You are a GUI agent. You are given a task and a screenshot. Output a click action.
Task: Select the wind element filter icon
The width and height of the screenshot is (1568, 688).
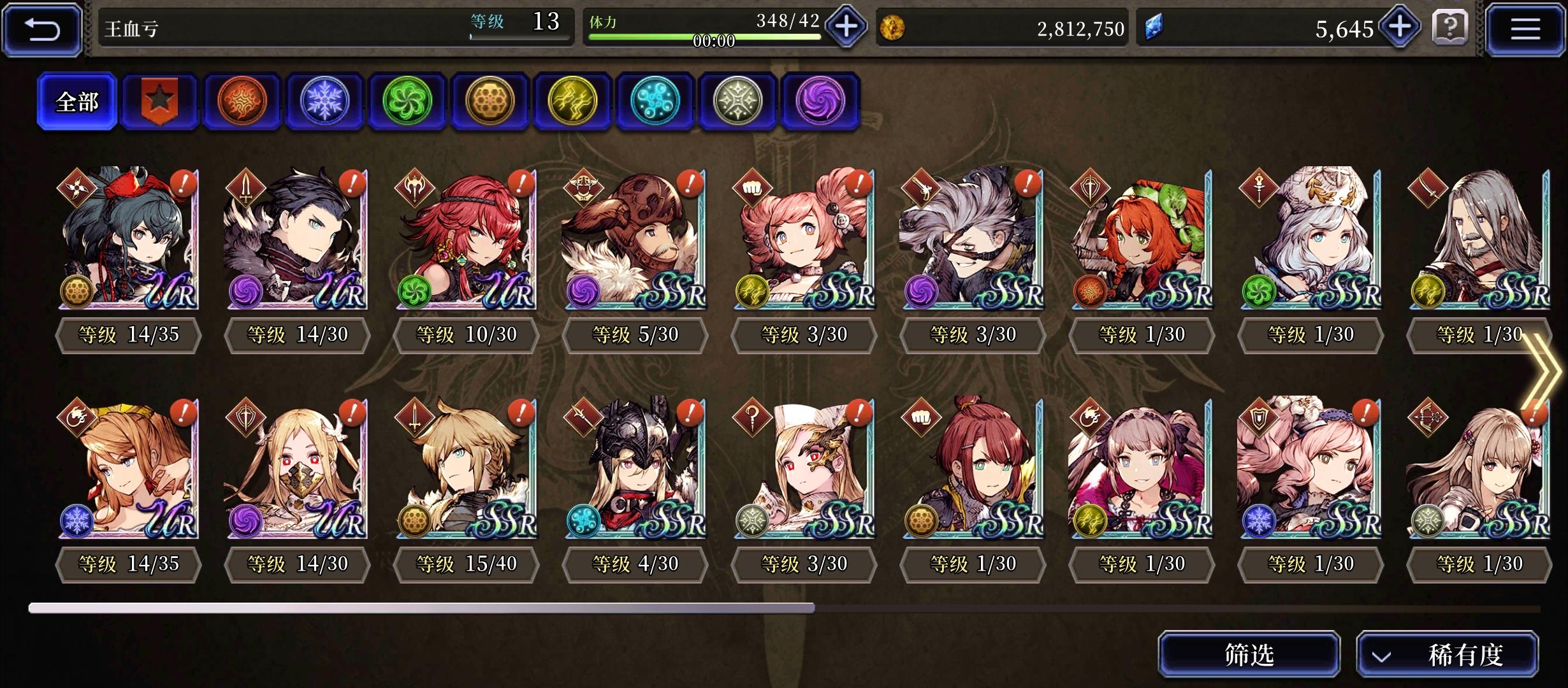coord(407,102)
